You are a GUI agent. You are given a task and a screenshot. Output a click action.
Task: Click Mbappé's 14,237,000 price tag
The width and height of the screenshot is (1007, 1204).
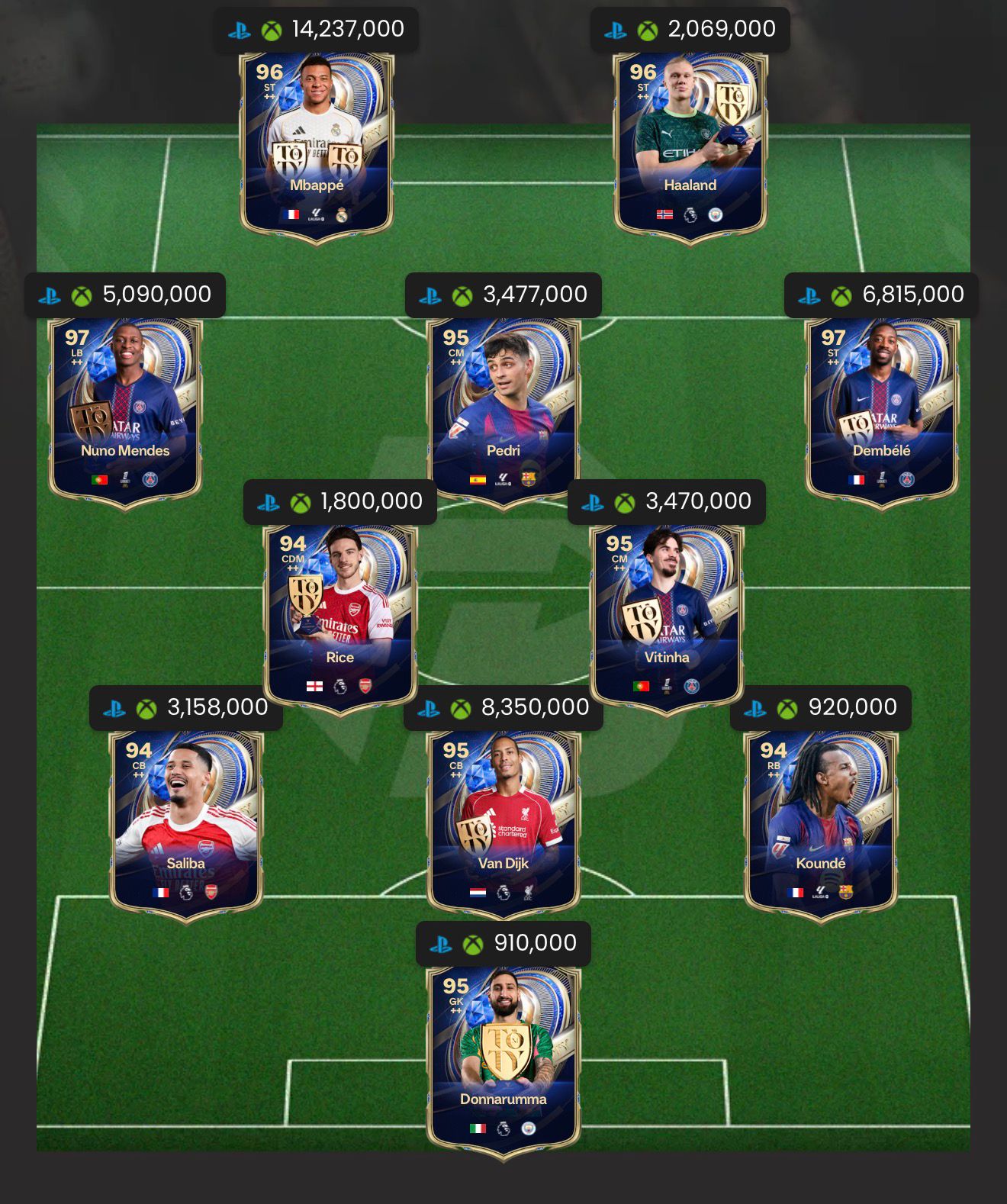pyautogui.click(x=316, y=30)
